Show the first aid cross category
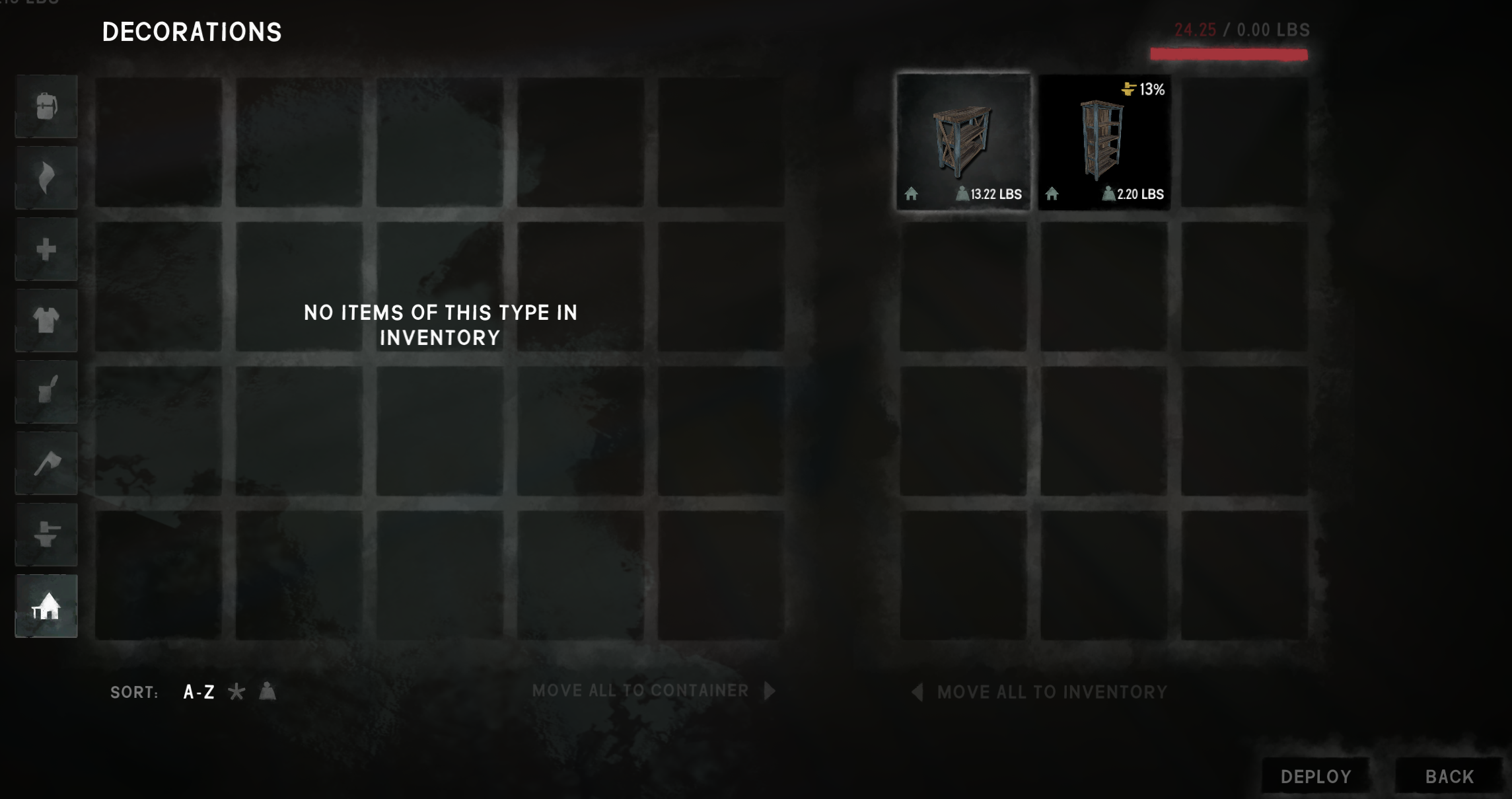 click(x=46, y=250)
